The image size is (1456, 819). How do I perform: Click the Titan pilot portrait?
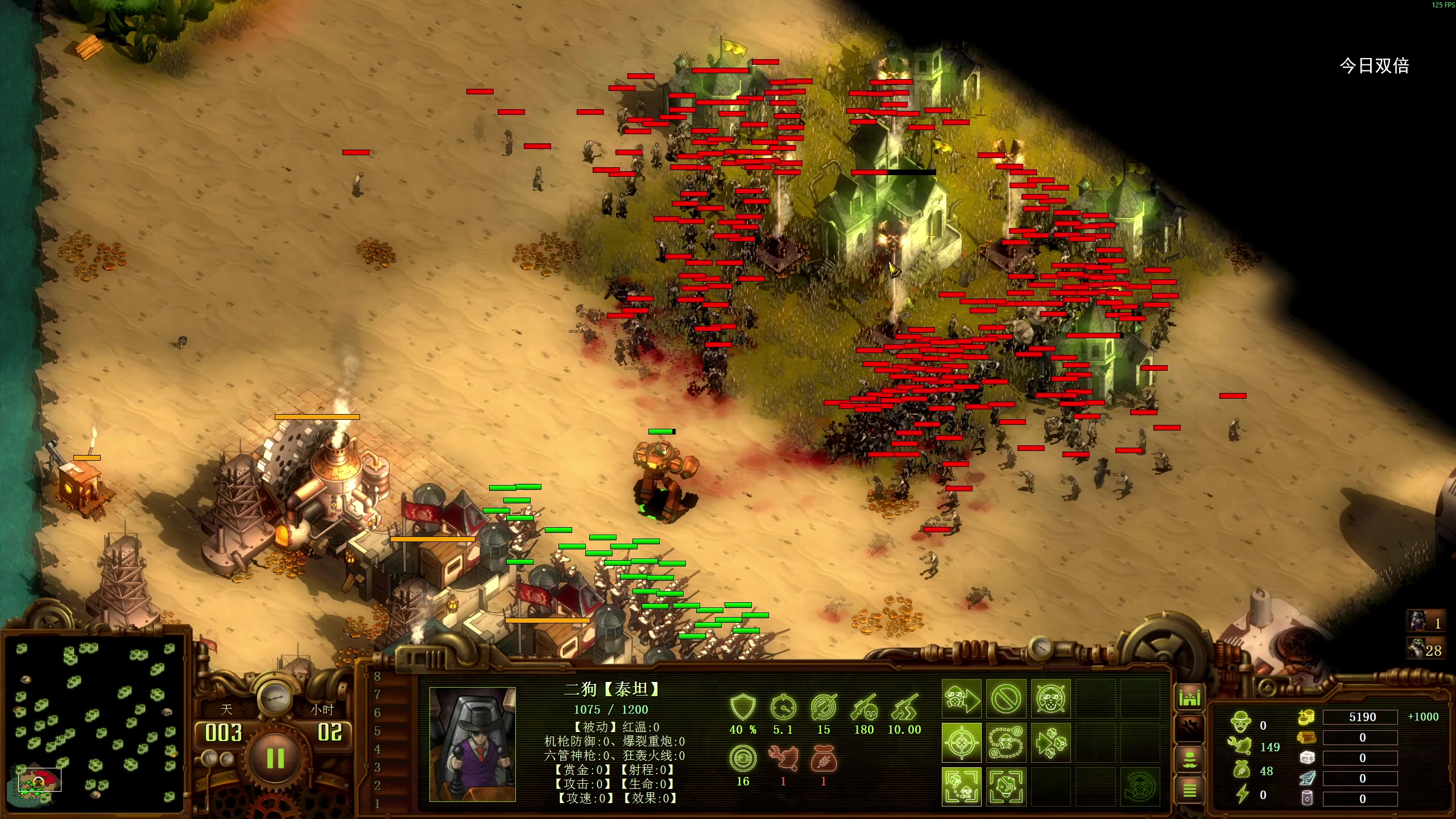pyautogui.click(x=472, y=744)
